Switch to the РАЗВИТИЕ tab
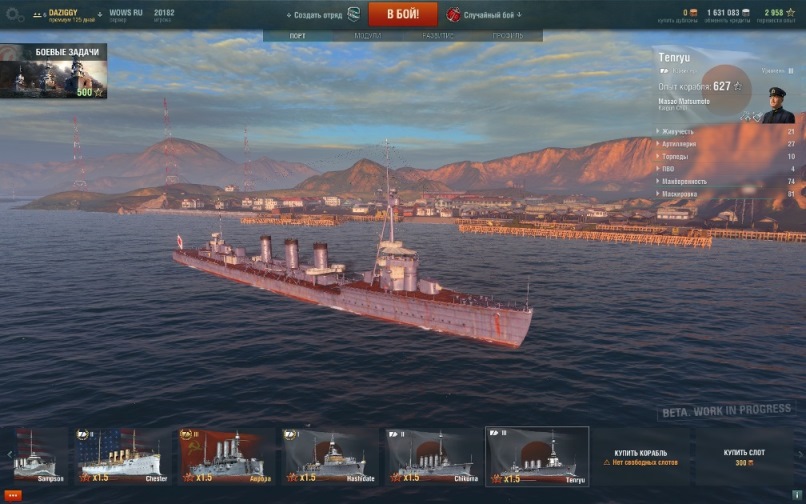This screenshot has height=504, width=806. pyautogui.click(x=437, y=35)
